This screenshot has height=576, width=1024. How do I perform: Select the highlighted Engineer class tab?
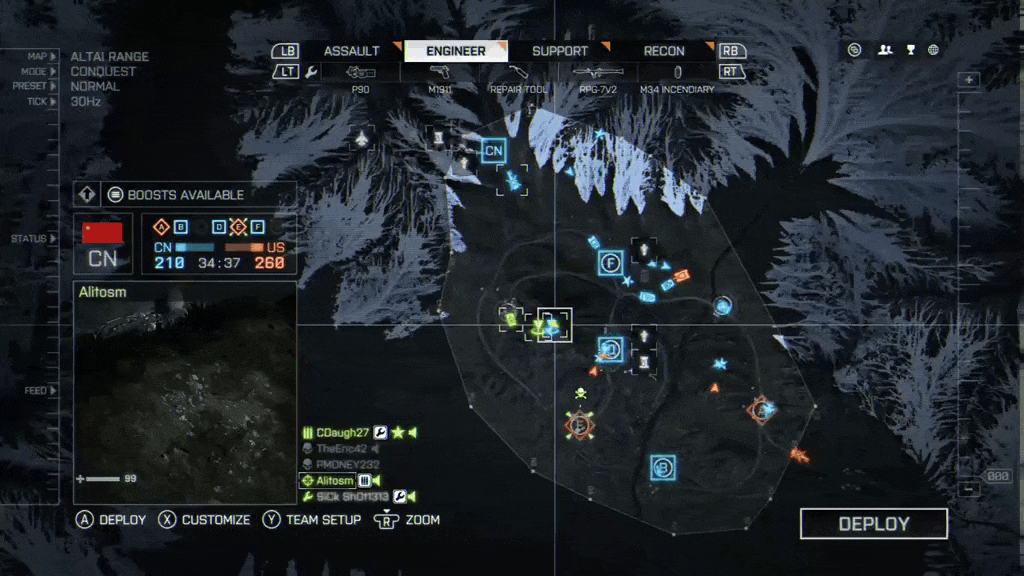[x=455, y=51]
